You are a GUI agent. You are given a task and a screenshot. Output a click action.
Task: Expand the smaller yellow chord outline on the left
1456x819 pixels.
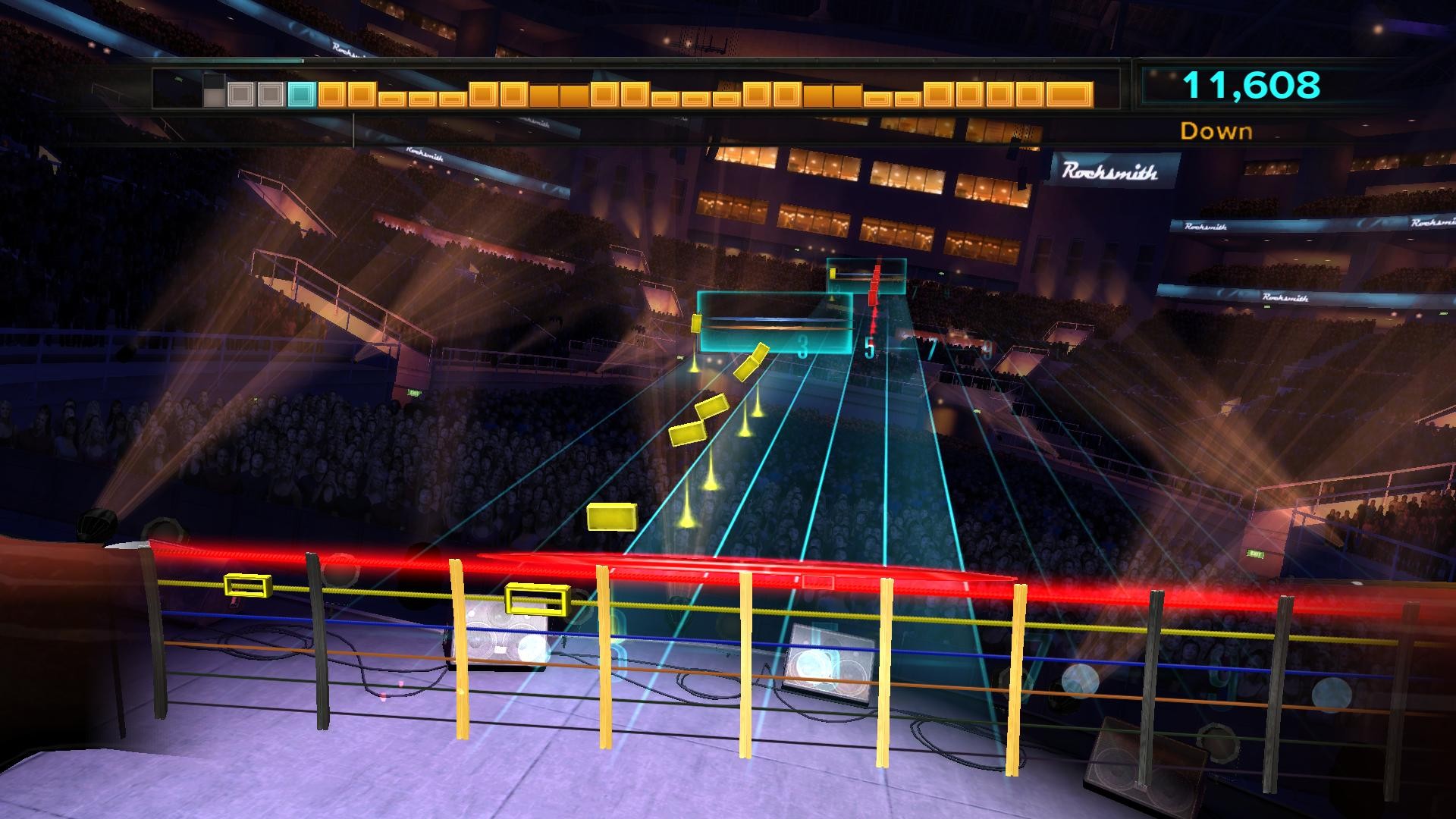point(248,585)
